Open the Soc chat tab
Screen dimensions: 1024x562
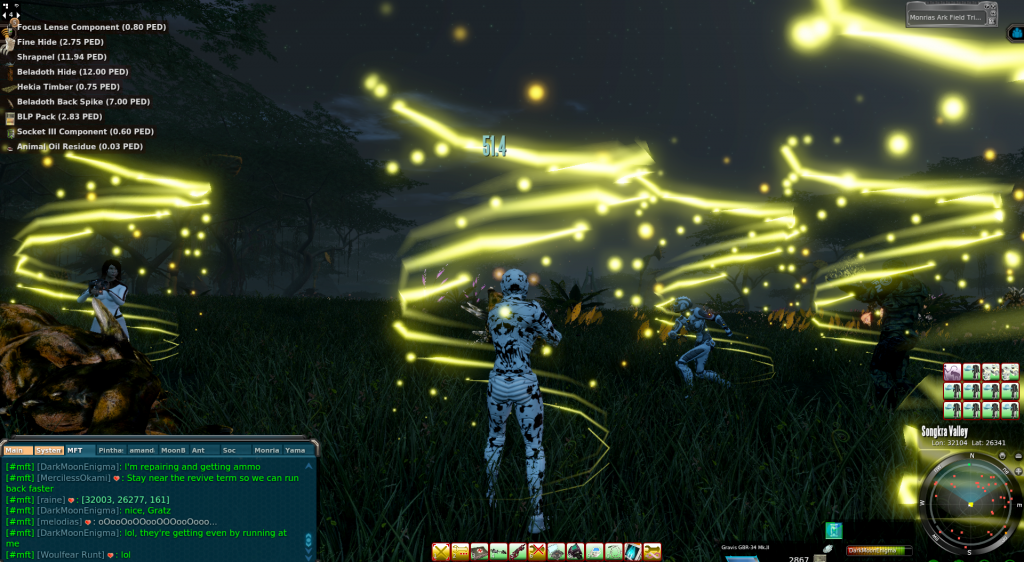click(x=229, y=450)
